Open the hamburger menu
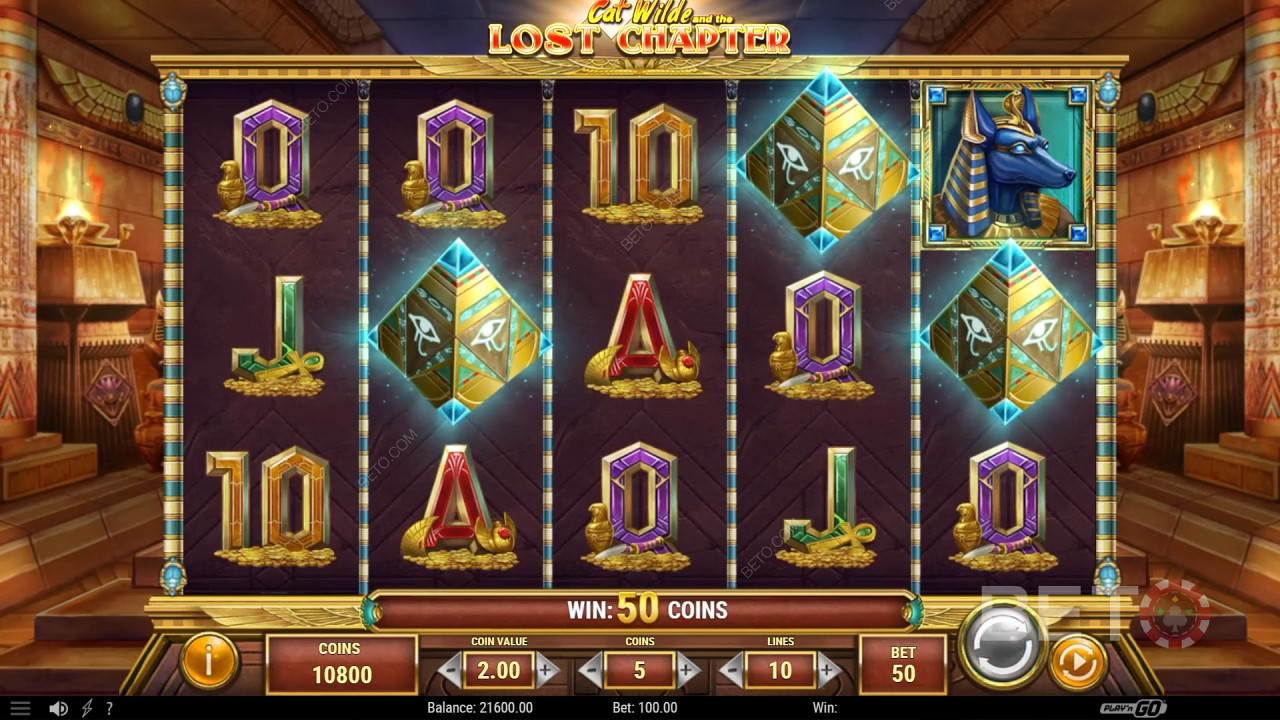This screenshot has width=1280, height=720. pyautogui.click(x=20, y=708)
